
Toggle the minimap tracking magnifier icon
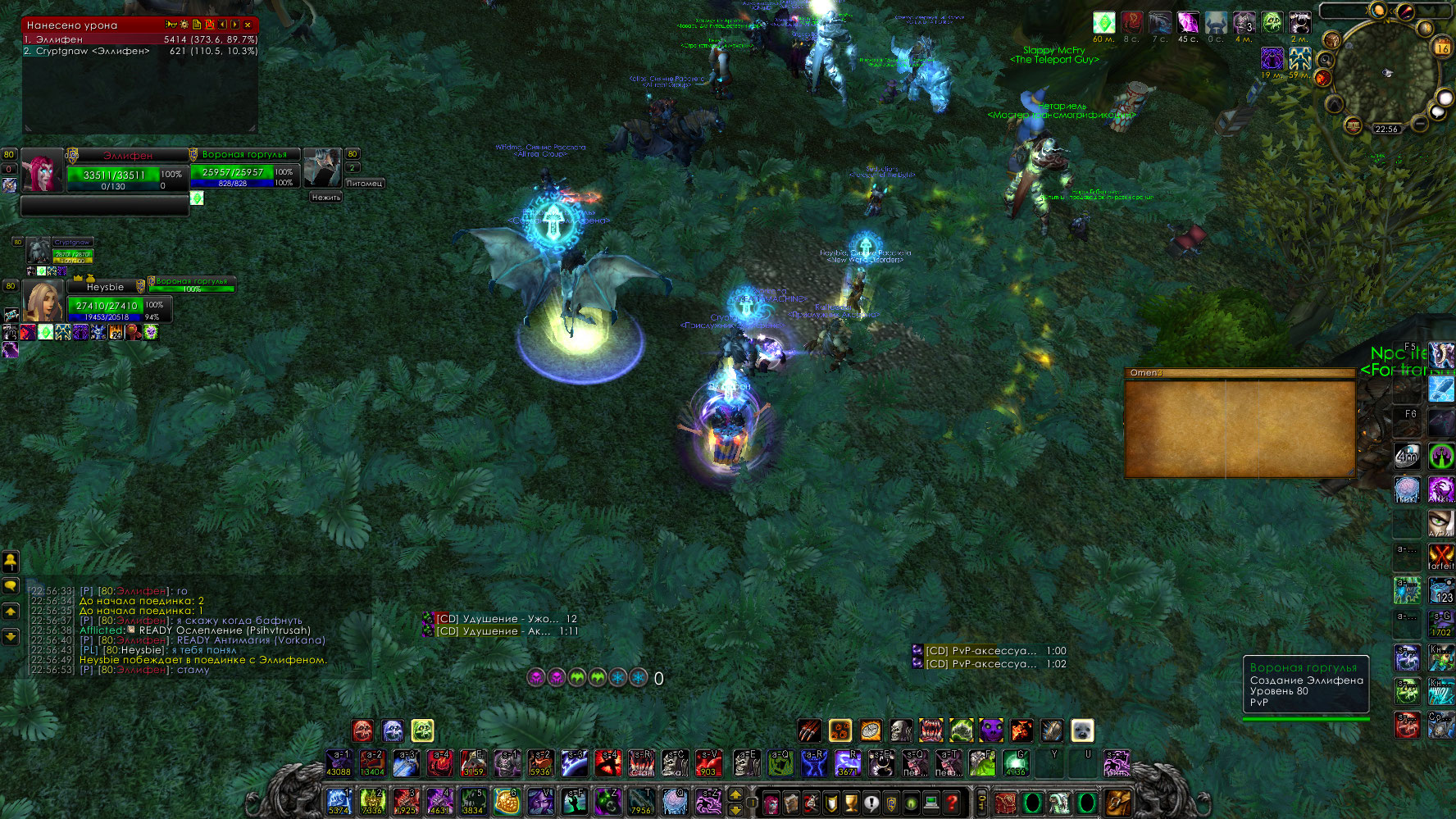(x=1326, y=60)
